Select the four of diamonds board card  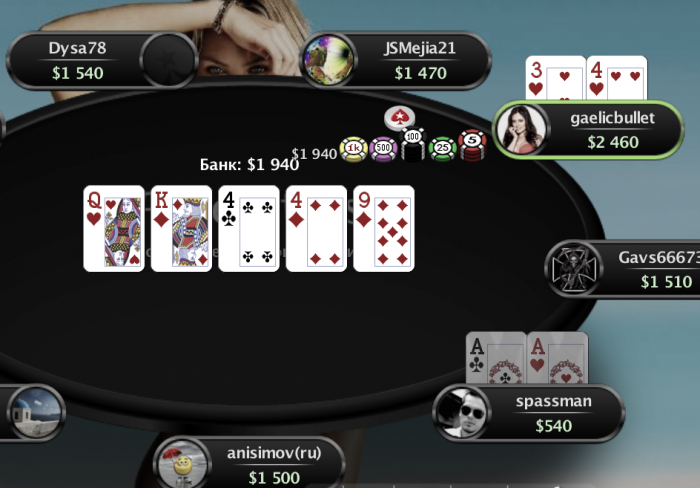(x=316, y=228)
